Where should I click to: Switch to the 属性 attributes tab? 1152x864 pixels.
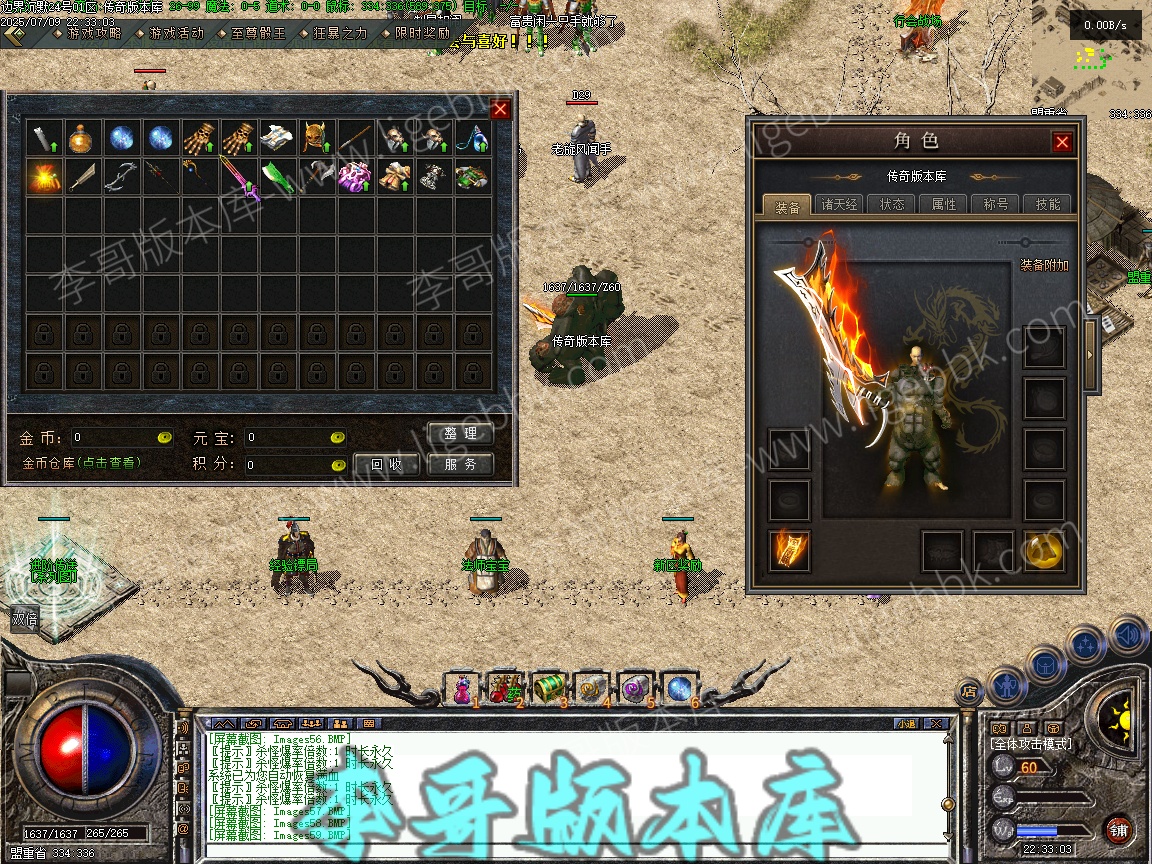[x=944, y=204]
